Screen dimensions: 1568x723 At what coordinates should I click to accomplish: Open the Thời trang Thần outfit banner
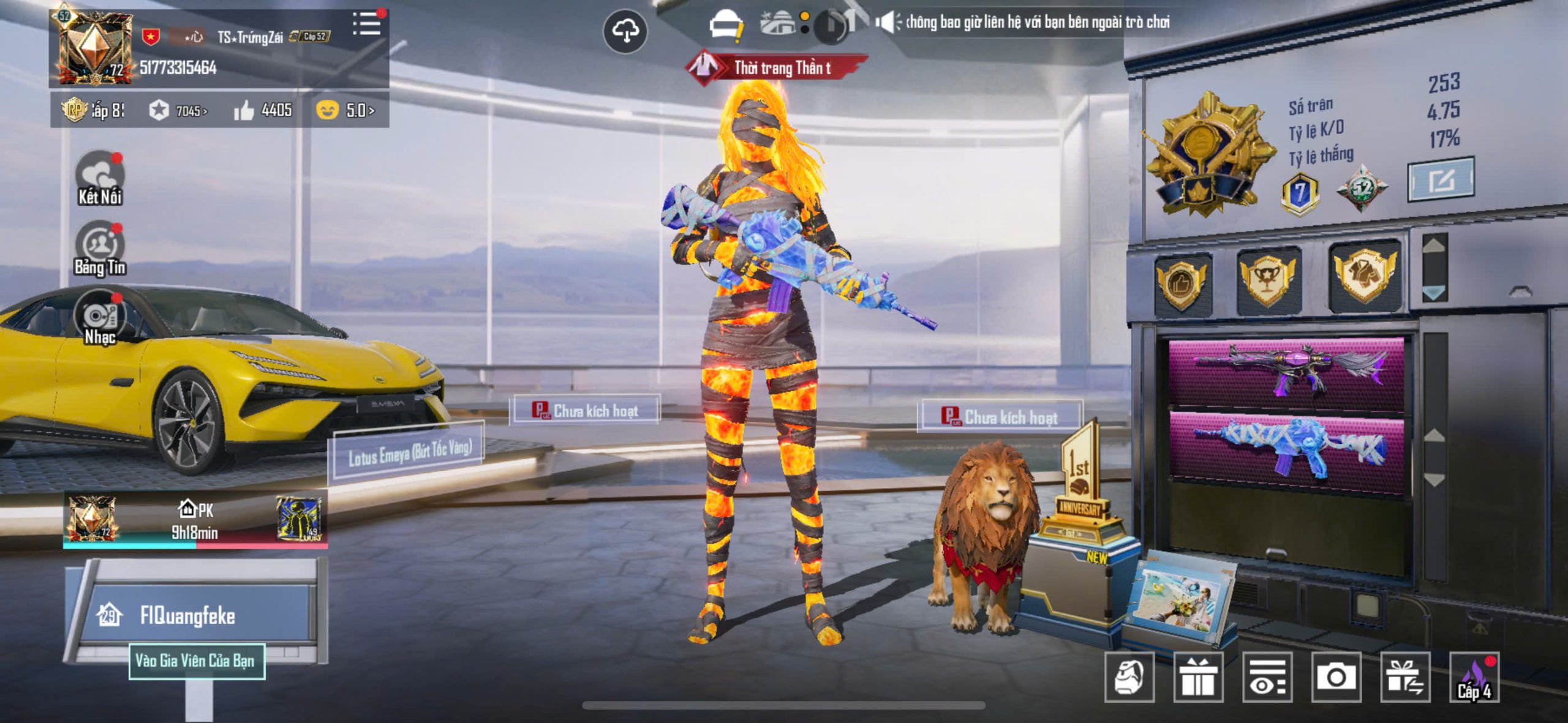pyautogui.click(x=779, y=67)
